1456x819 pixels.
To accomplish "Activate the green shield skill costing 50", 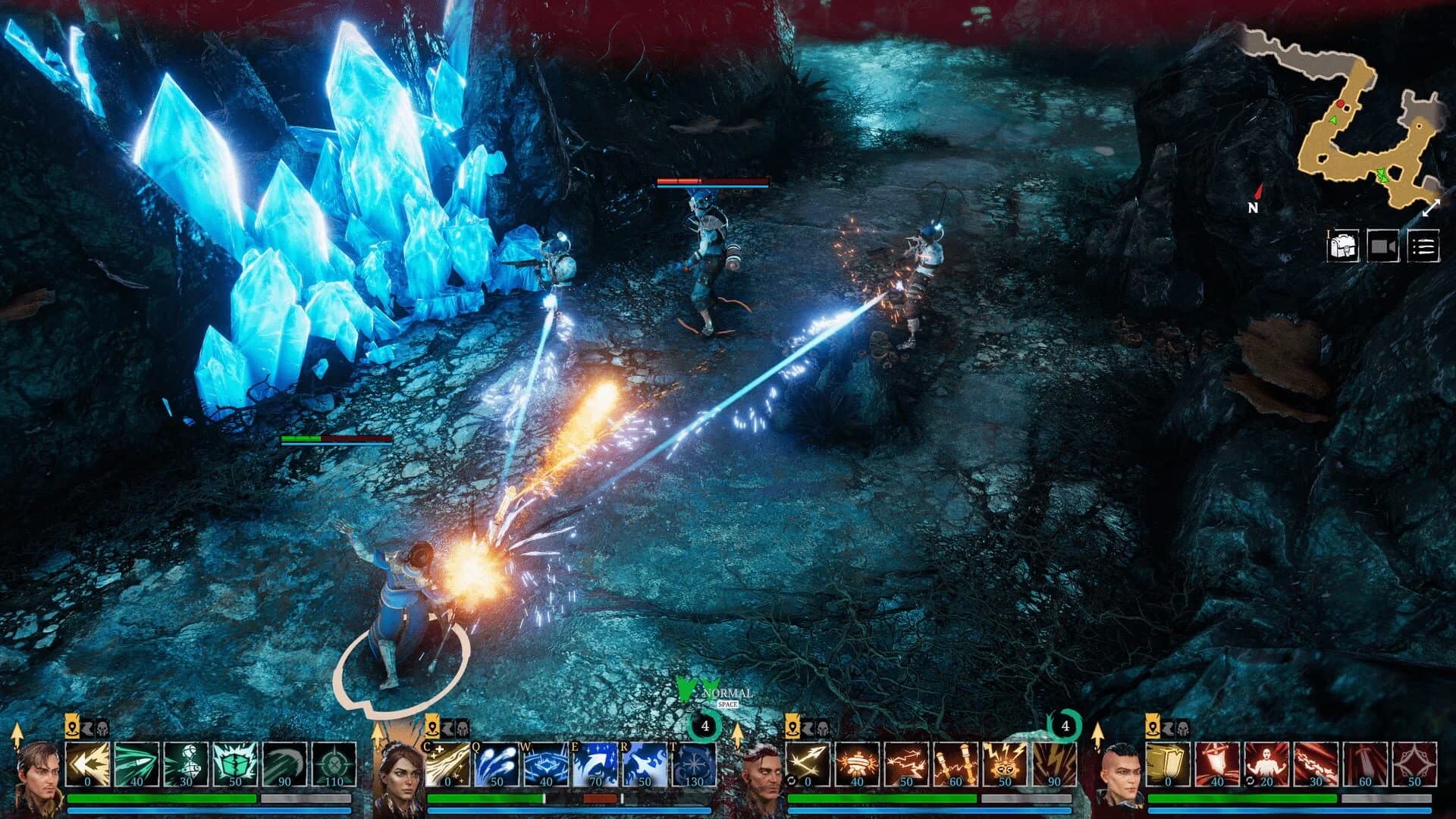I will tap(235, 764).
